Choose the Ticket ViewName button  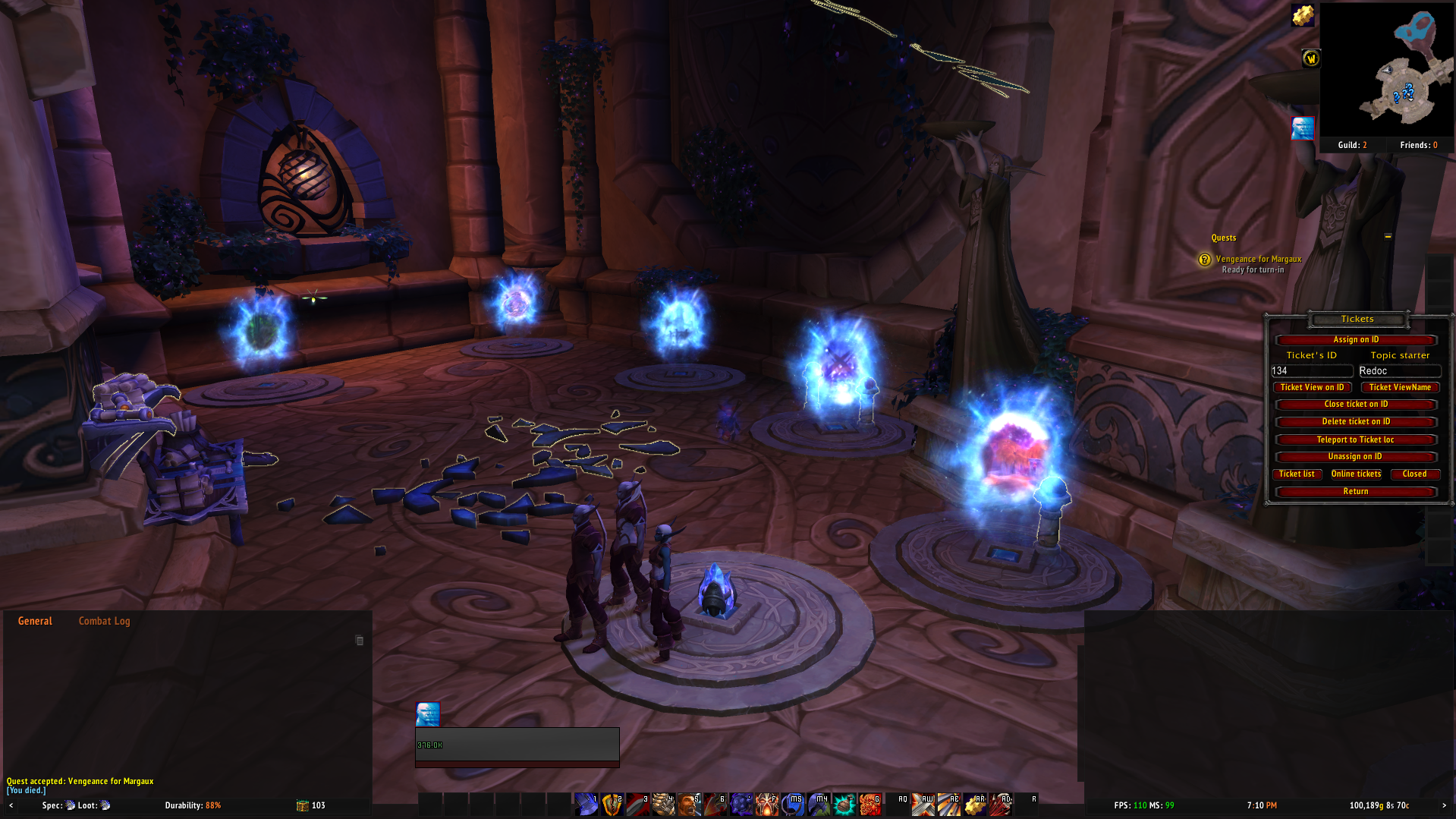pos(1400,388)
